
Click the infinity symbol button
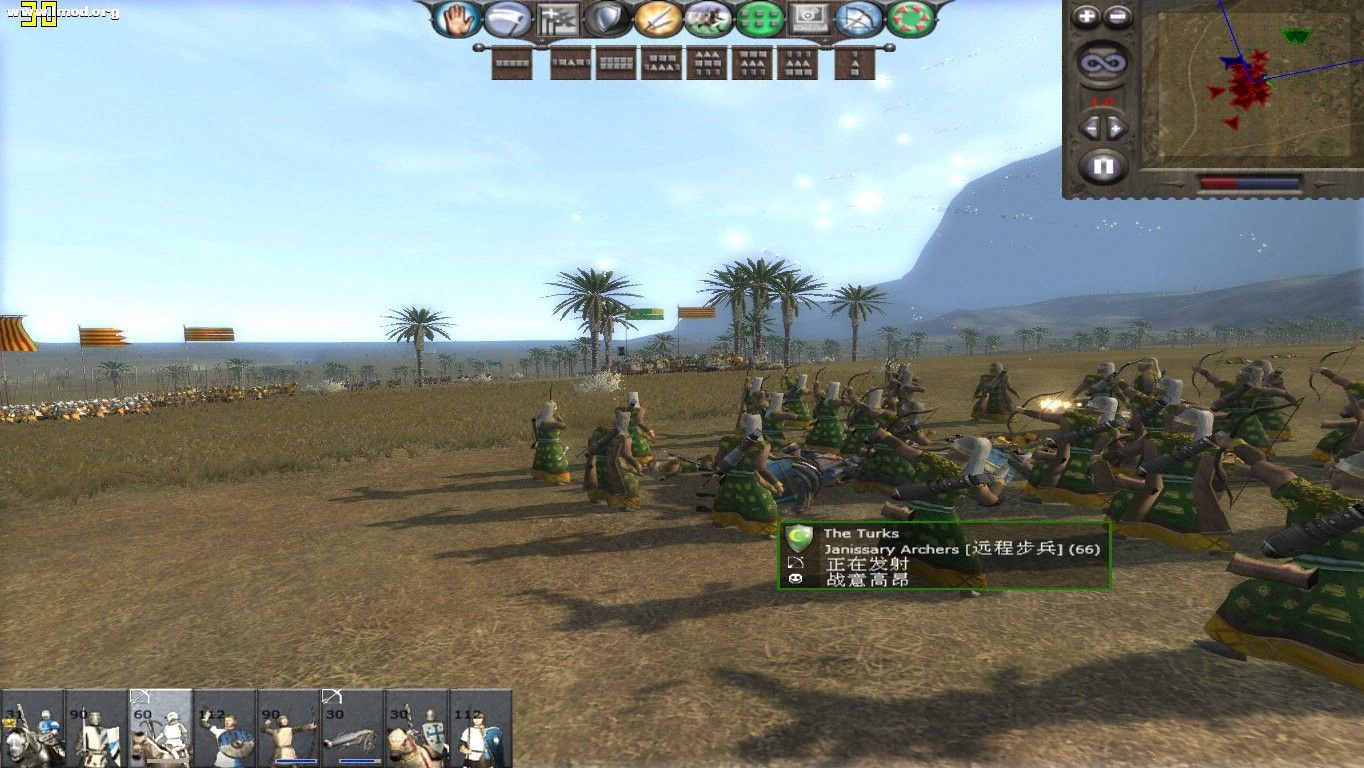(x=1103, y=65)
